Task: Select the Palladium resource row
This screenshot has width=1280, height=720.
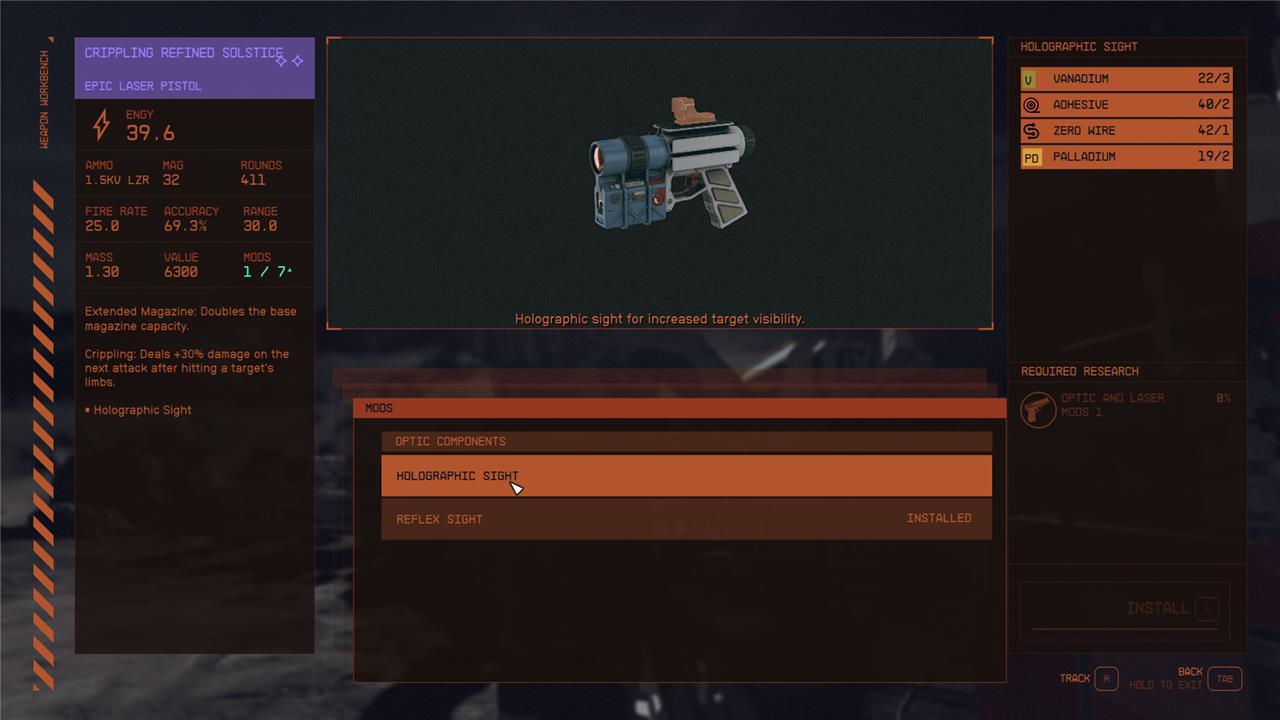Action: click(x=1126, y=157)
